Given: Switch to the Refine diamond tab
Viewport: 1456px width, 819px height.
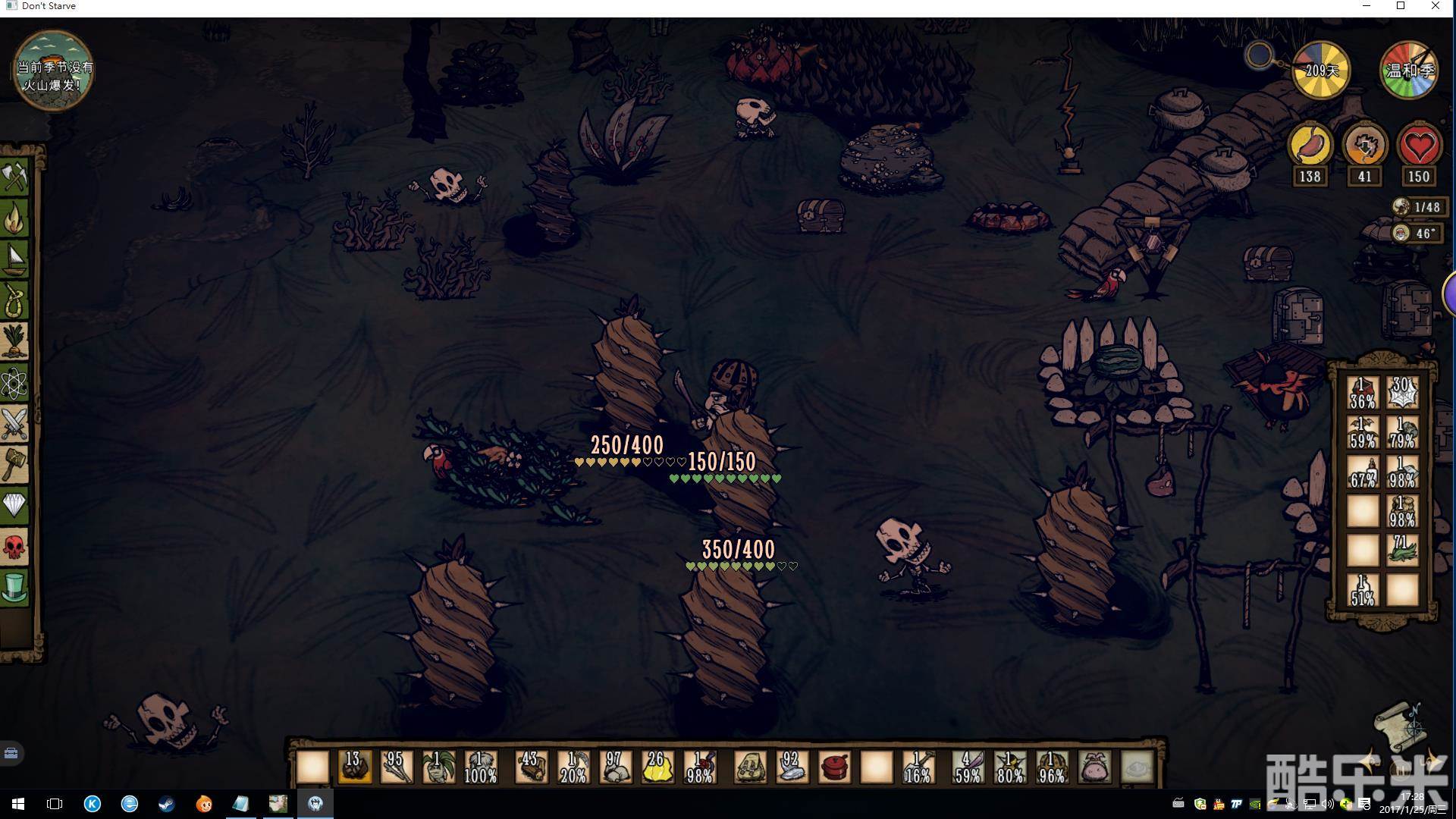Looking at the screenshot, I should 15,504.
